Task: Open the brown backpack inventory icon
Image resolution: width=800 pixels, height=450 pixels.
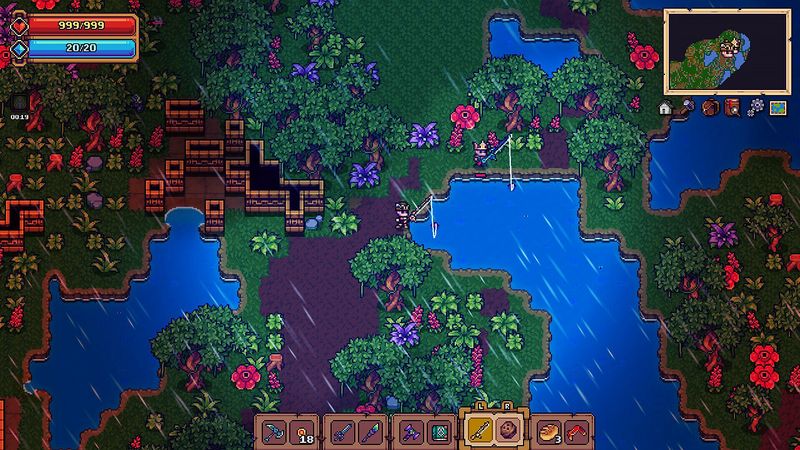Action: pos(710,106)
